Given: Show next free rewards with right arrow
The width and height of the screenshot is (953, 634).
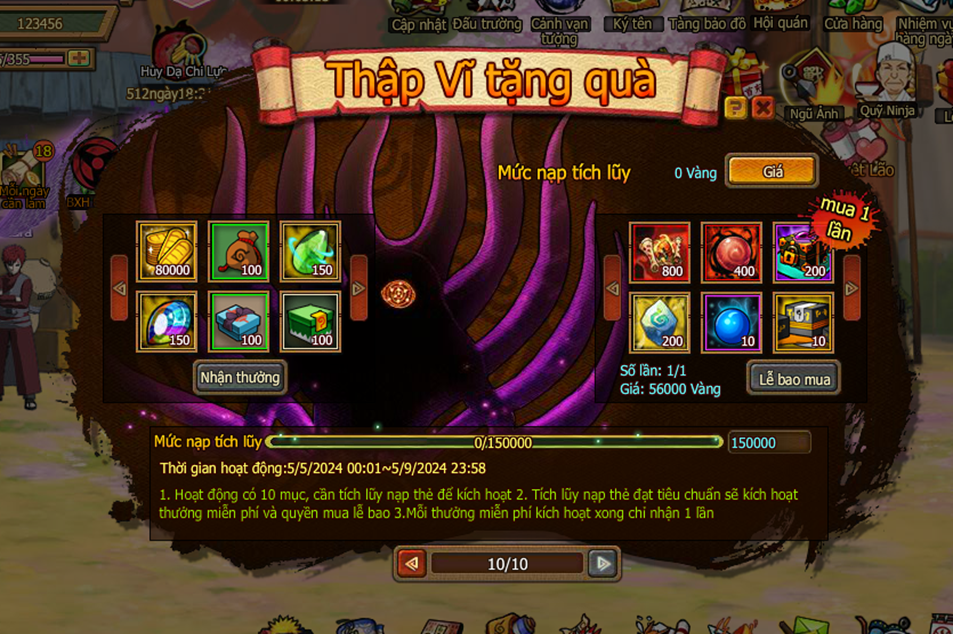Looking at the screenshot, I should (x=359, y=288).
